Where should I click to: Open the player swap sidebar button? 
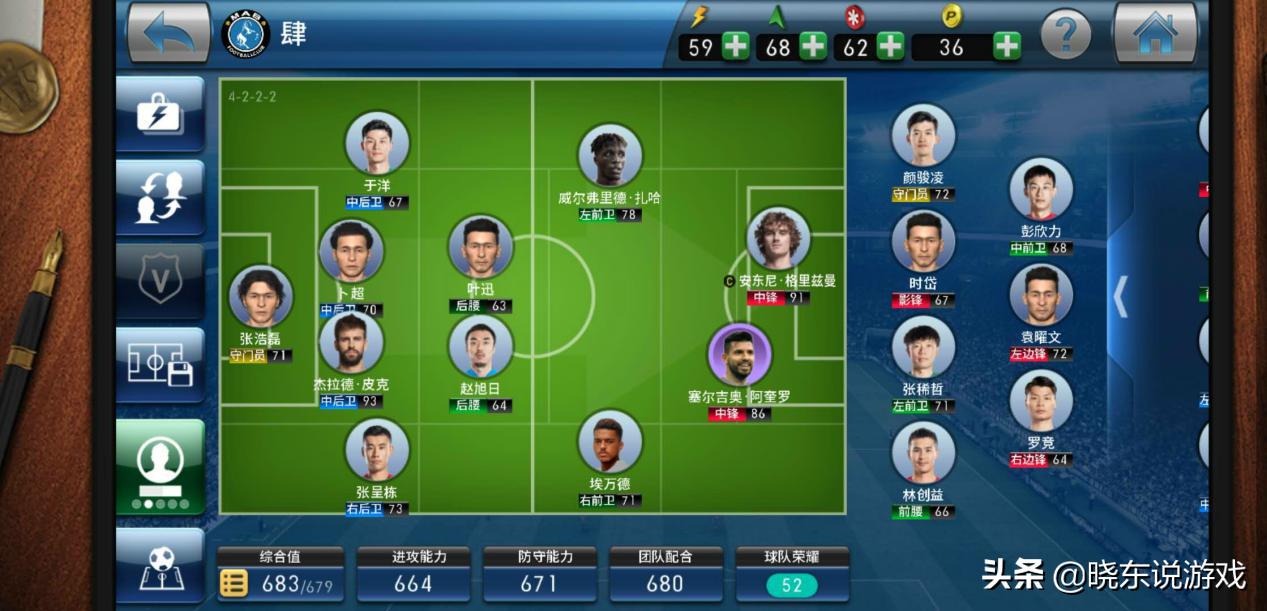160,197
